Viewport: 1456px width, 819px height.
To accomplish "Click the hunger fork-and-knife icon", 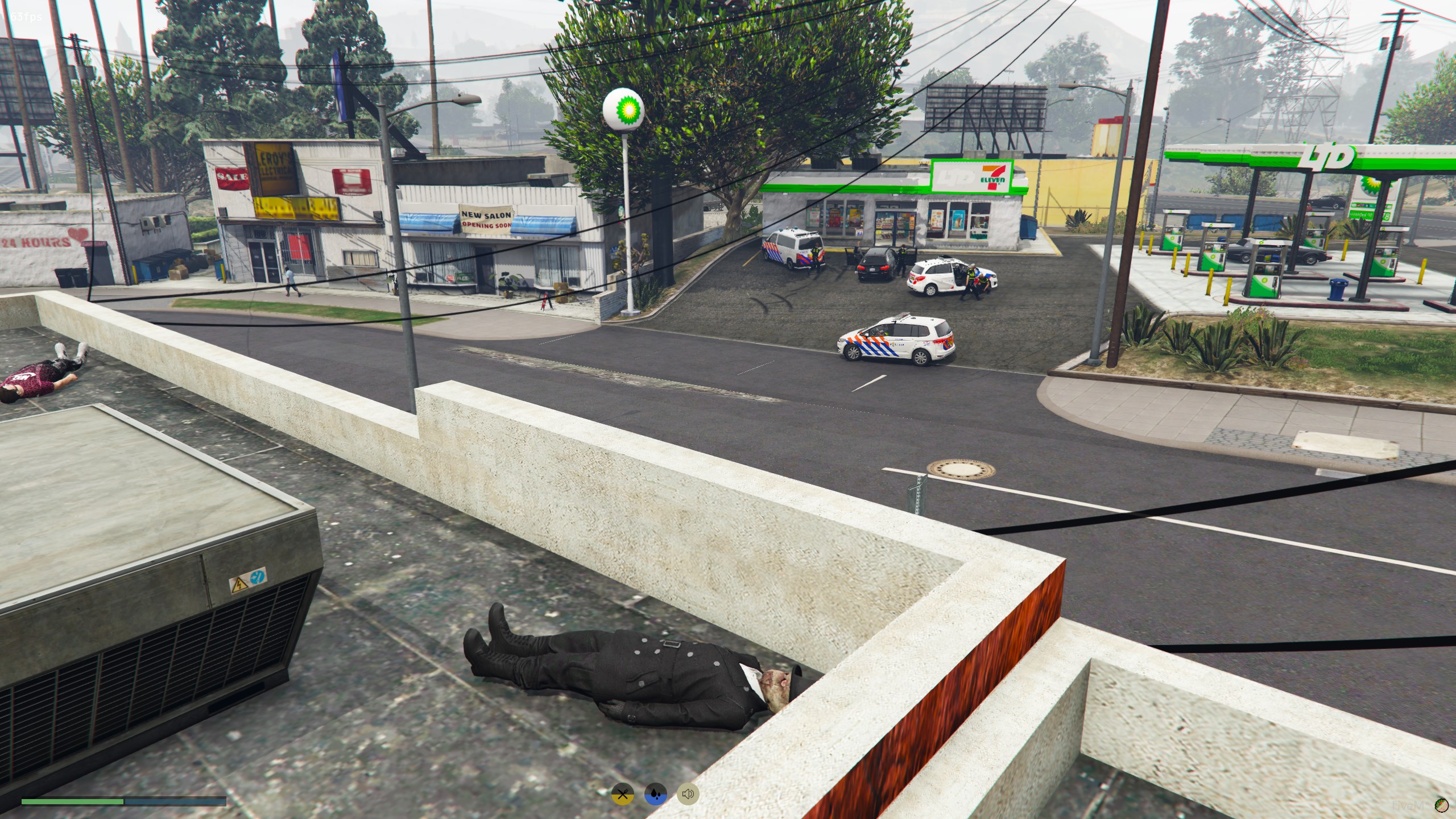I will click(x=623, y=794).
